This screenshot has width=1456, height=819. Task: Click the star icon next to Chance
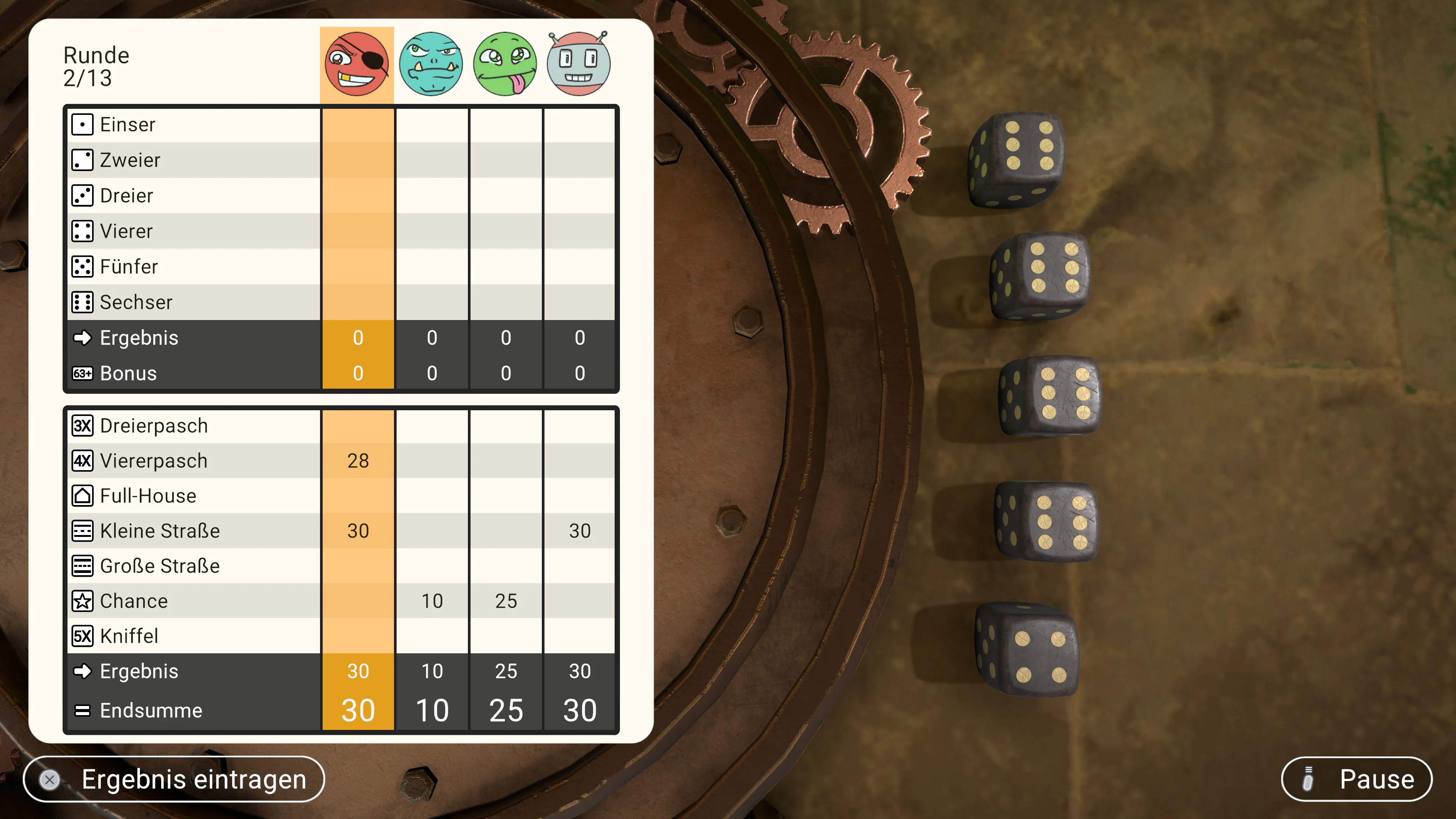tap(83, 601)
